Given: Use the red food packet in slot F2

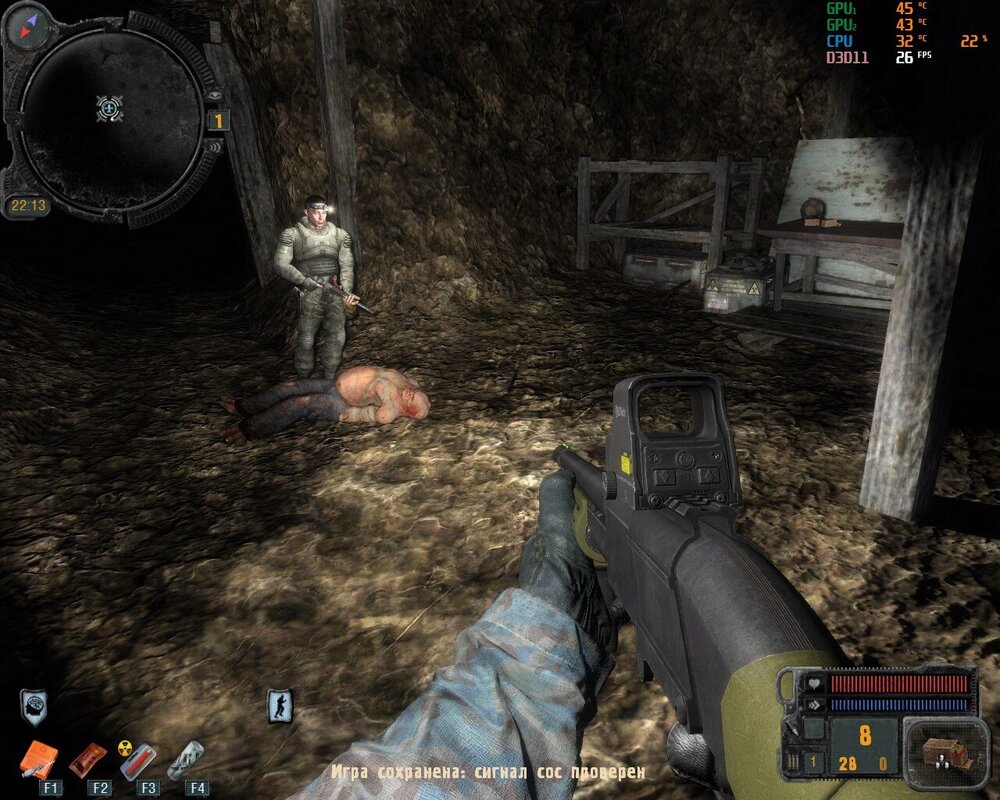Looking at the screenshot, I should 88,760.
